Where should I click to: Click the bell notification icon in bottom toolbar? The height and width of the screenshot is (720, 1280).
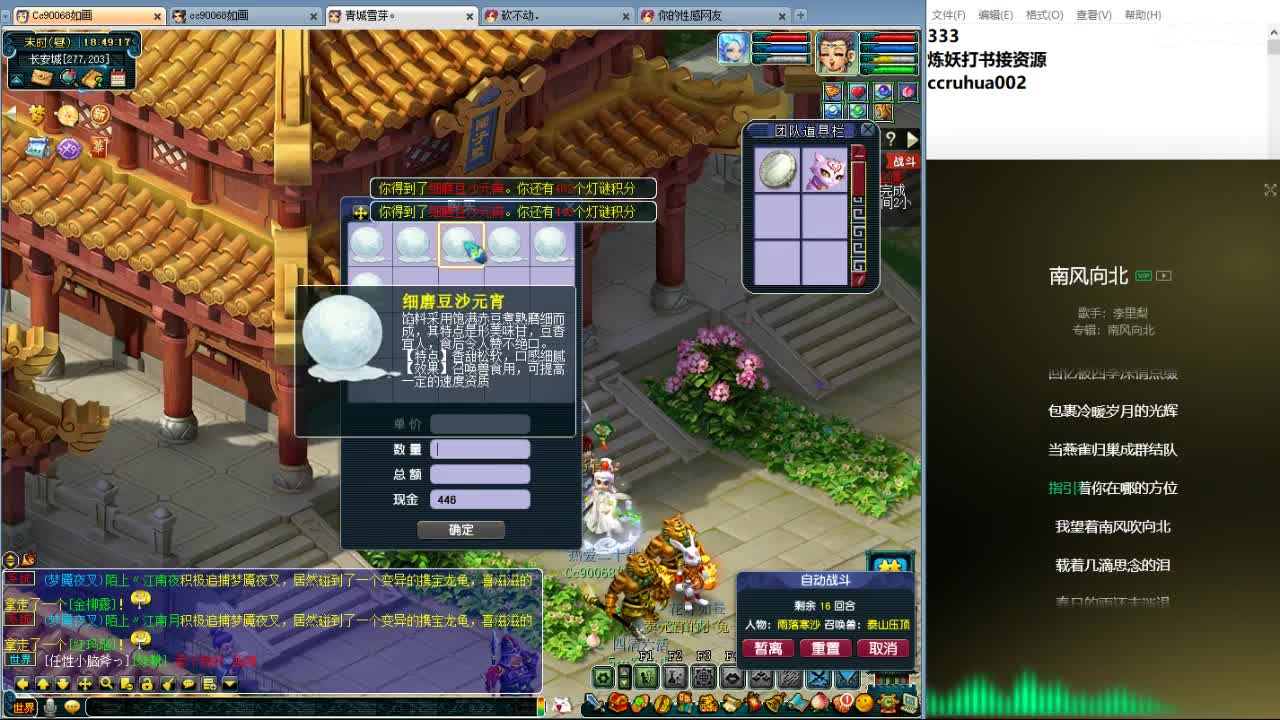point(774,702)
